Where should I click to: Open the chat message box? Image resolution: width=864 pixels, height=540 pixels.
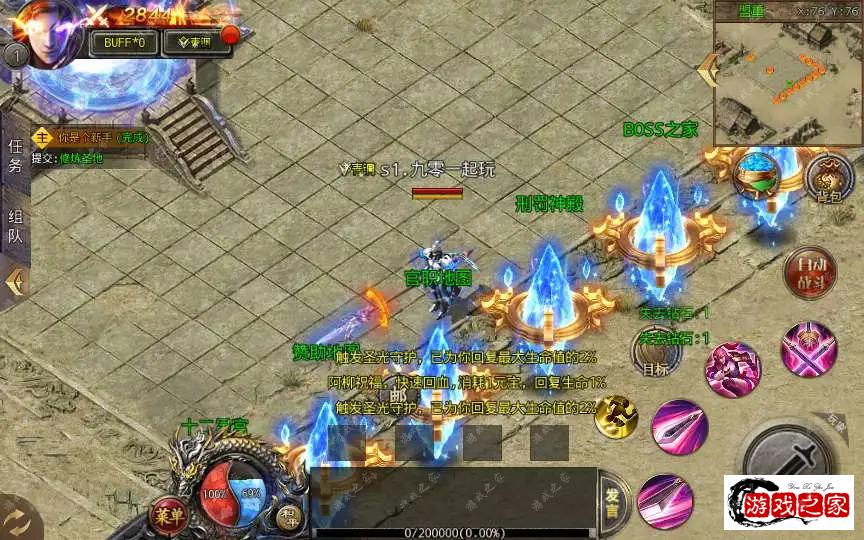point(453,494)
